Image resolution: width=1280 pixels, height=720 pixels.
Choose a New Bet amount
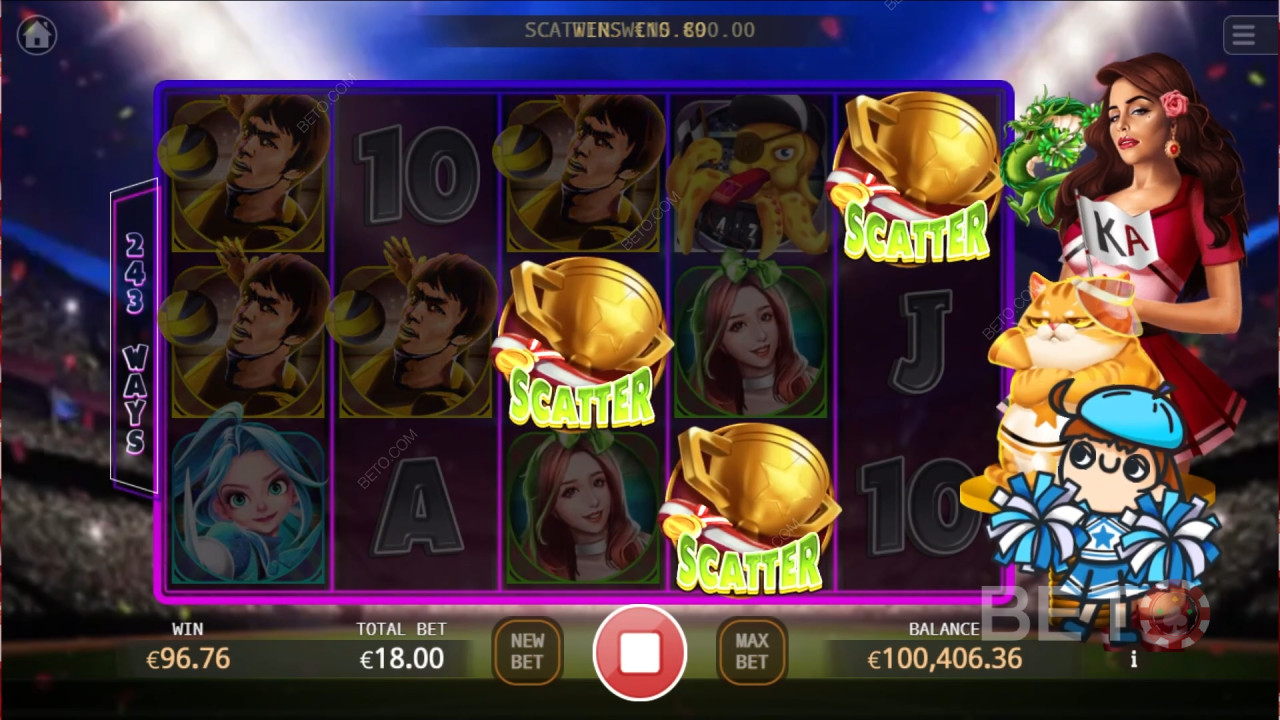tap(527, 651)
